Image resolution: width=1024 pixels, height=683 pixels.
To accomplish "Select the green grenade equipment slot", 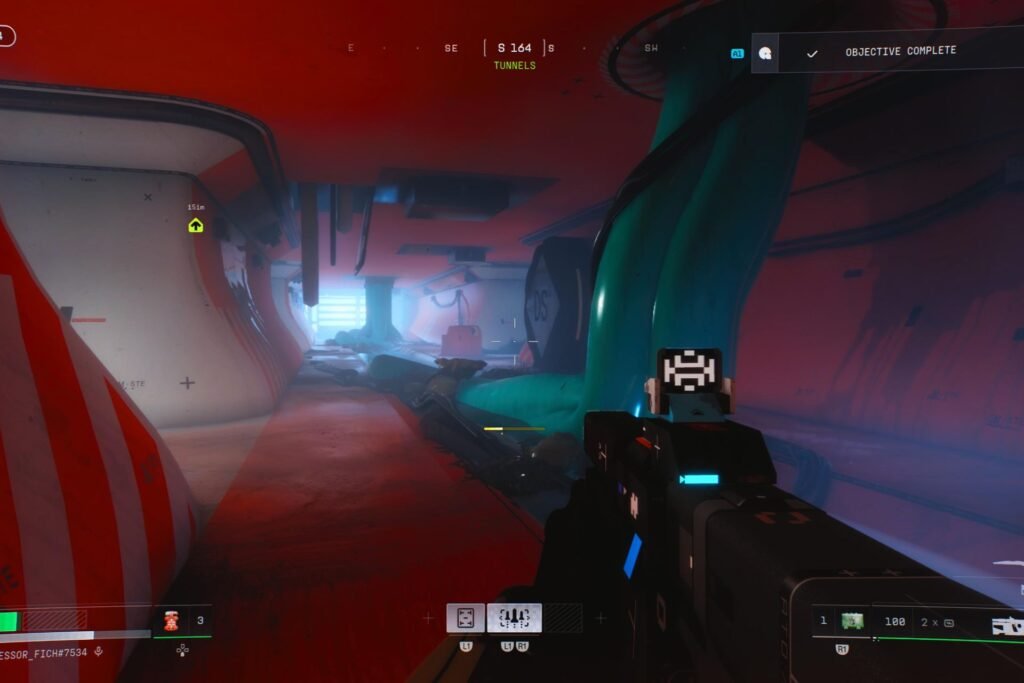I will (x=852, y=621).
